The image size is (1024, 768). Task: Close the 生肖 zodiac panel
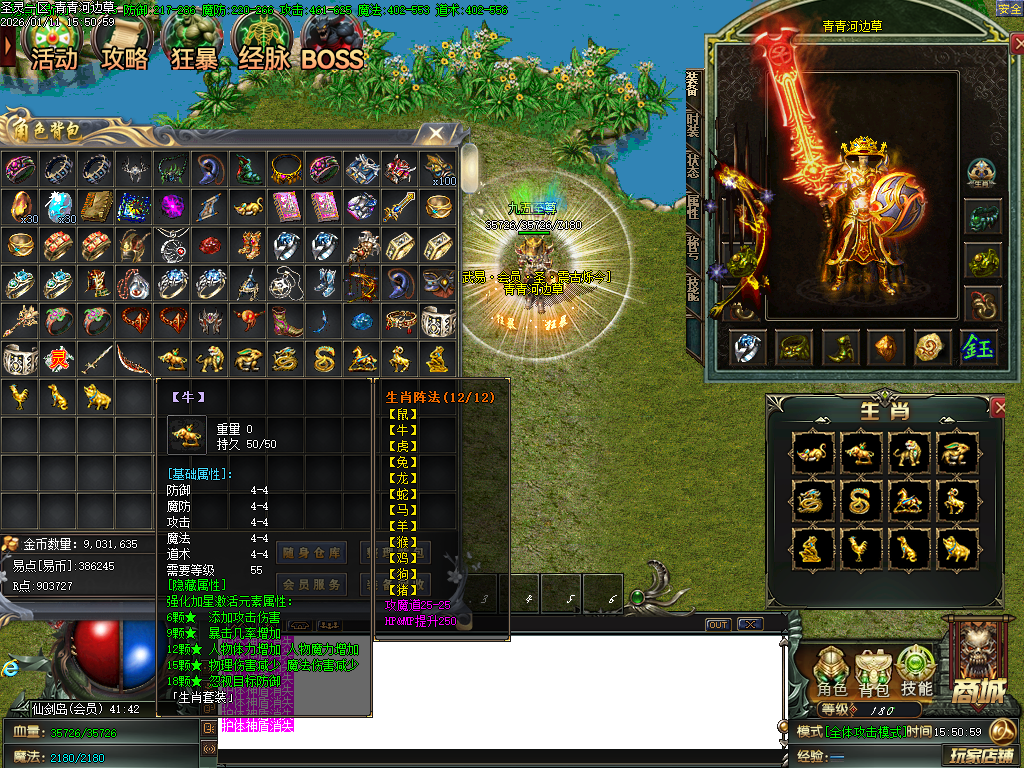(x=998, y=407)
